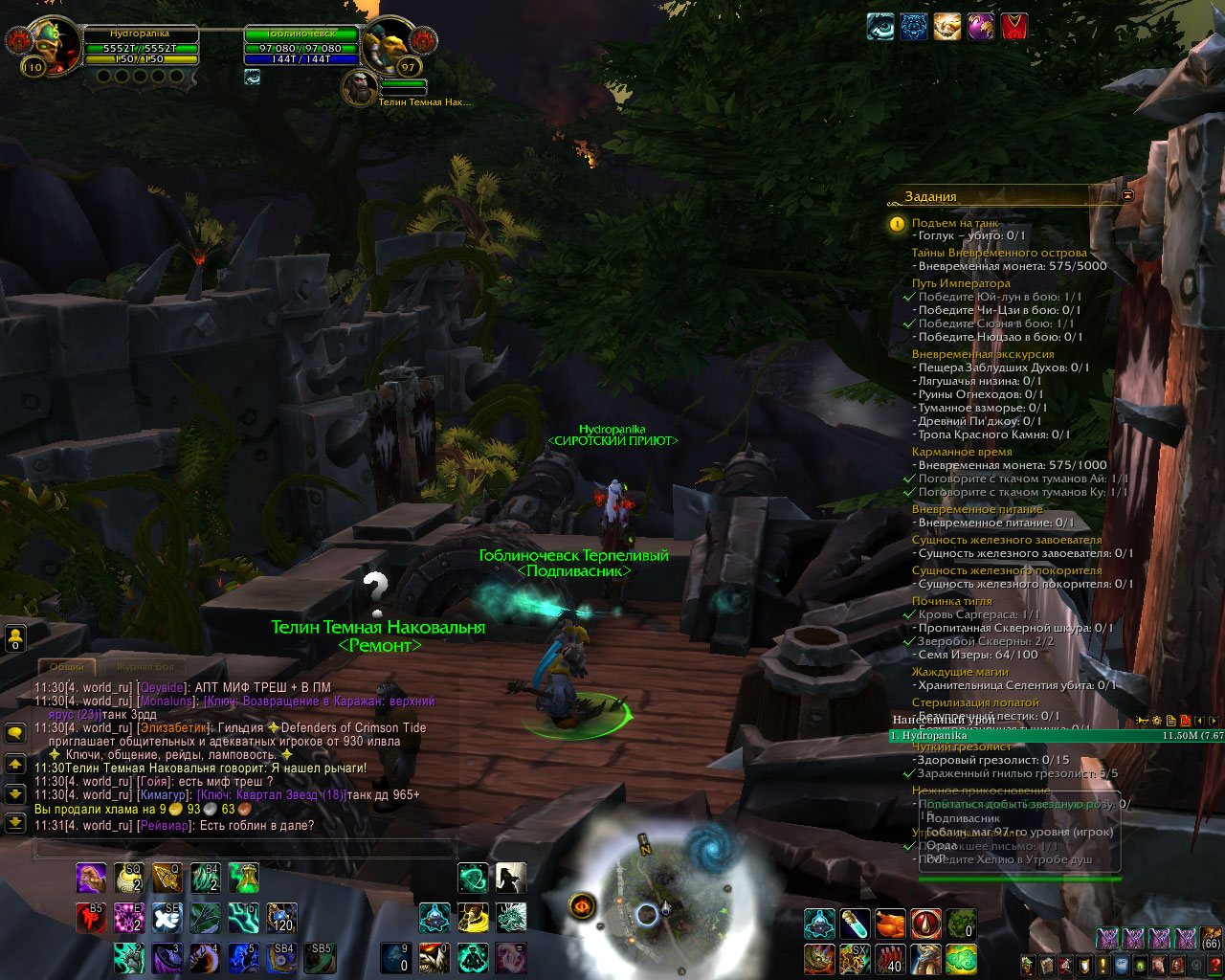Click the golden handshake buff icon
The height and width of the screenshot is (980, 1225).
[947, 27]
